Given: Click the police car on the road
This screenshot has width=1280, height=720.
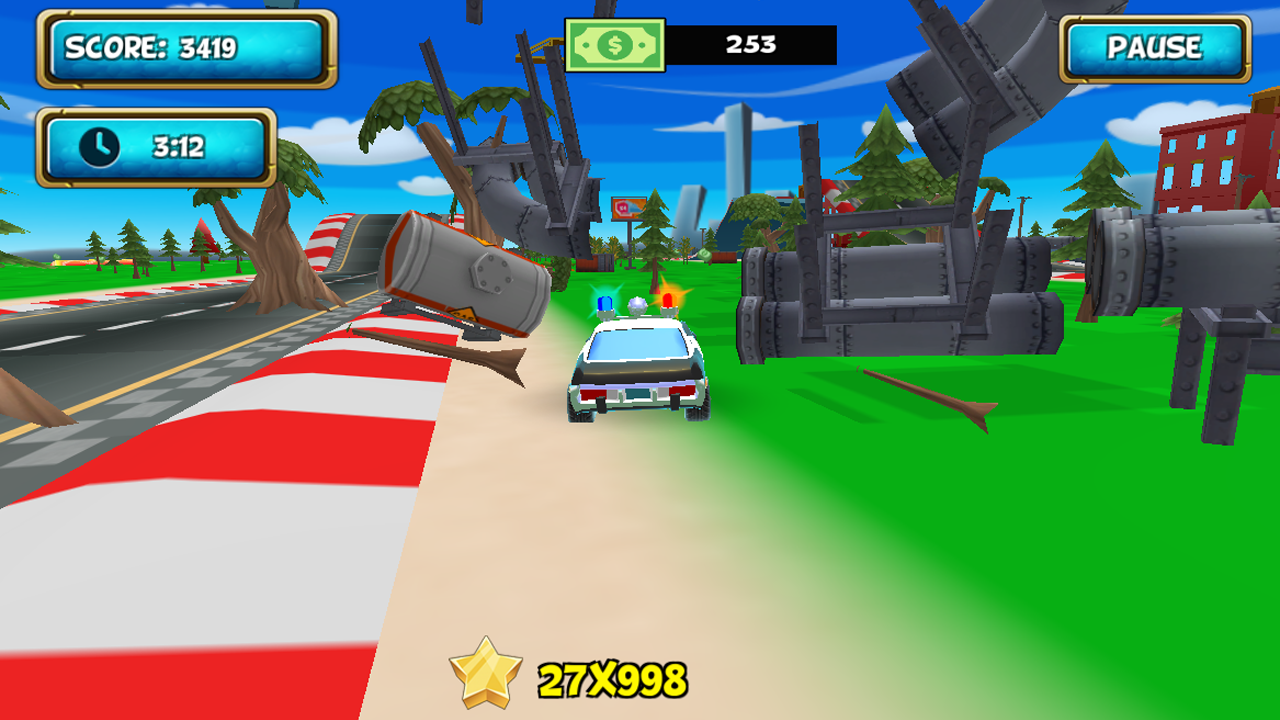Looking at the screenshot, I should [x=635, y=370].
